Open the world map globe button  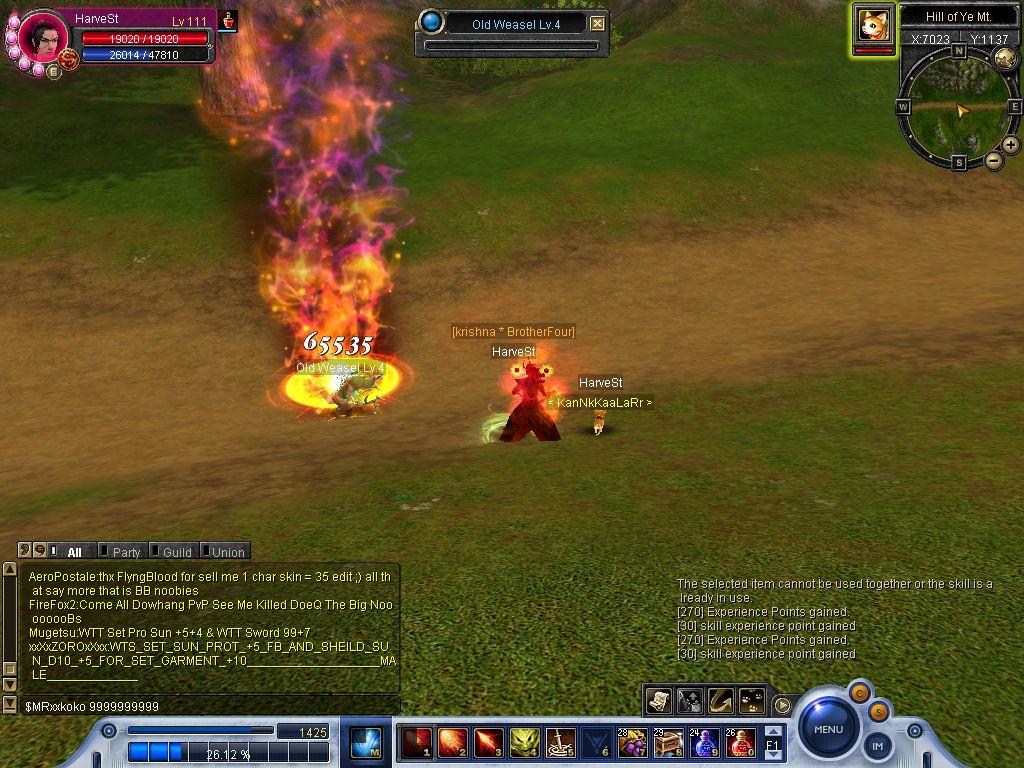click(x=1005, y=58)
